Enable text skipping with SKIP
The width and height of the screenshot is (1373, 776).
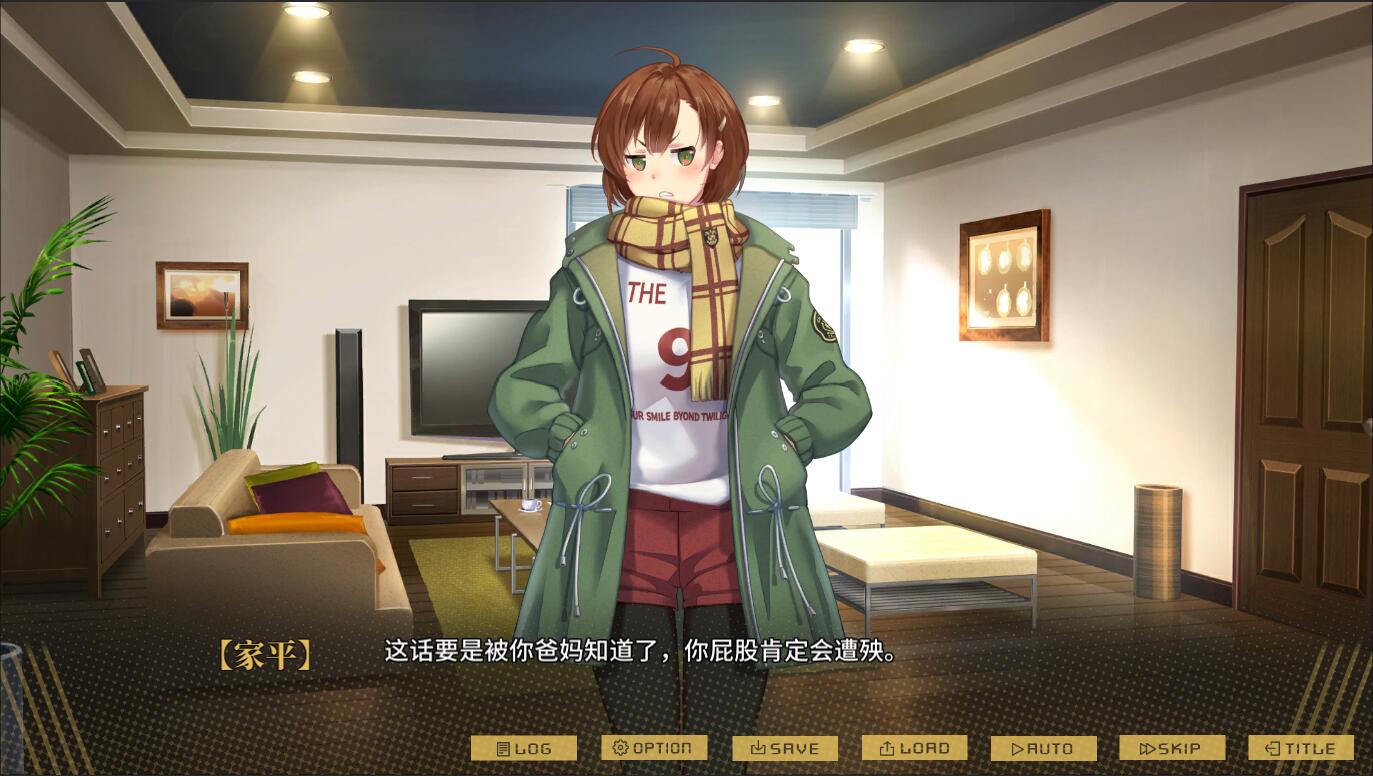pyautogui.click(x=1170, y=747)
